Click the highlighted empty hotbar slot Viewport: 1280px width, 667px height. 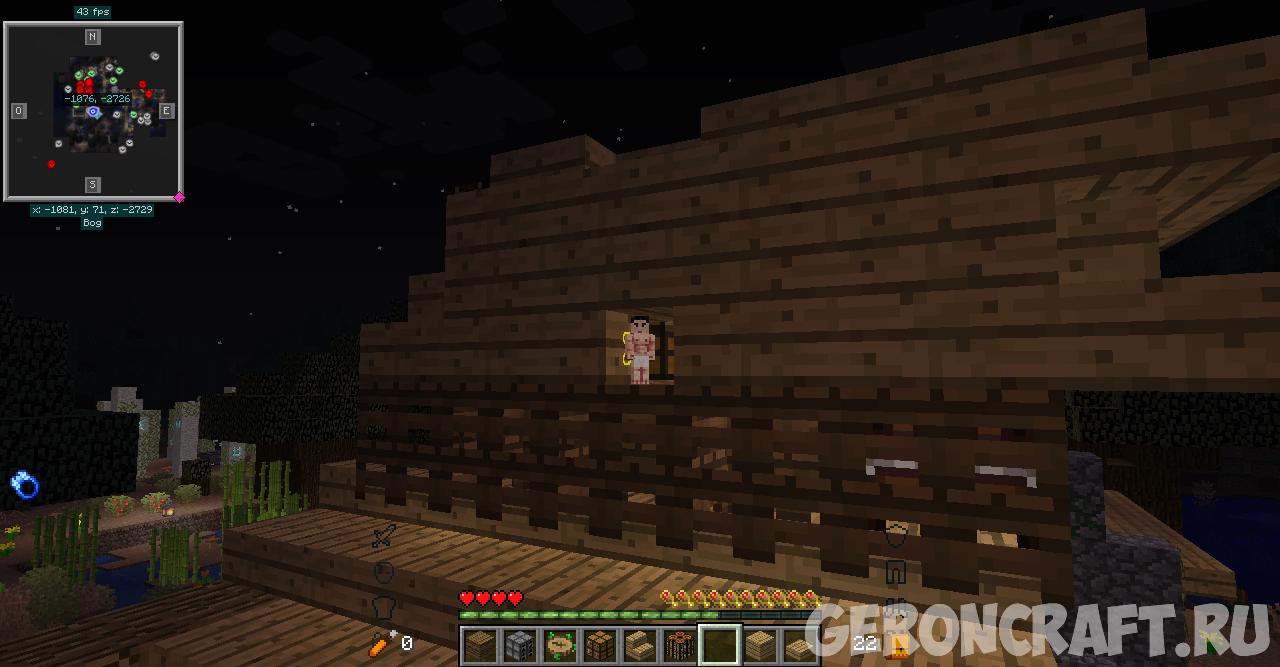click(x=720, y=645)
